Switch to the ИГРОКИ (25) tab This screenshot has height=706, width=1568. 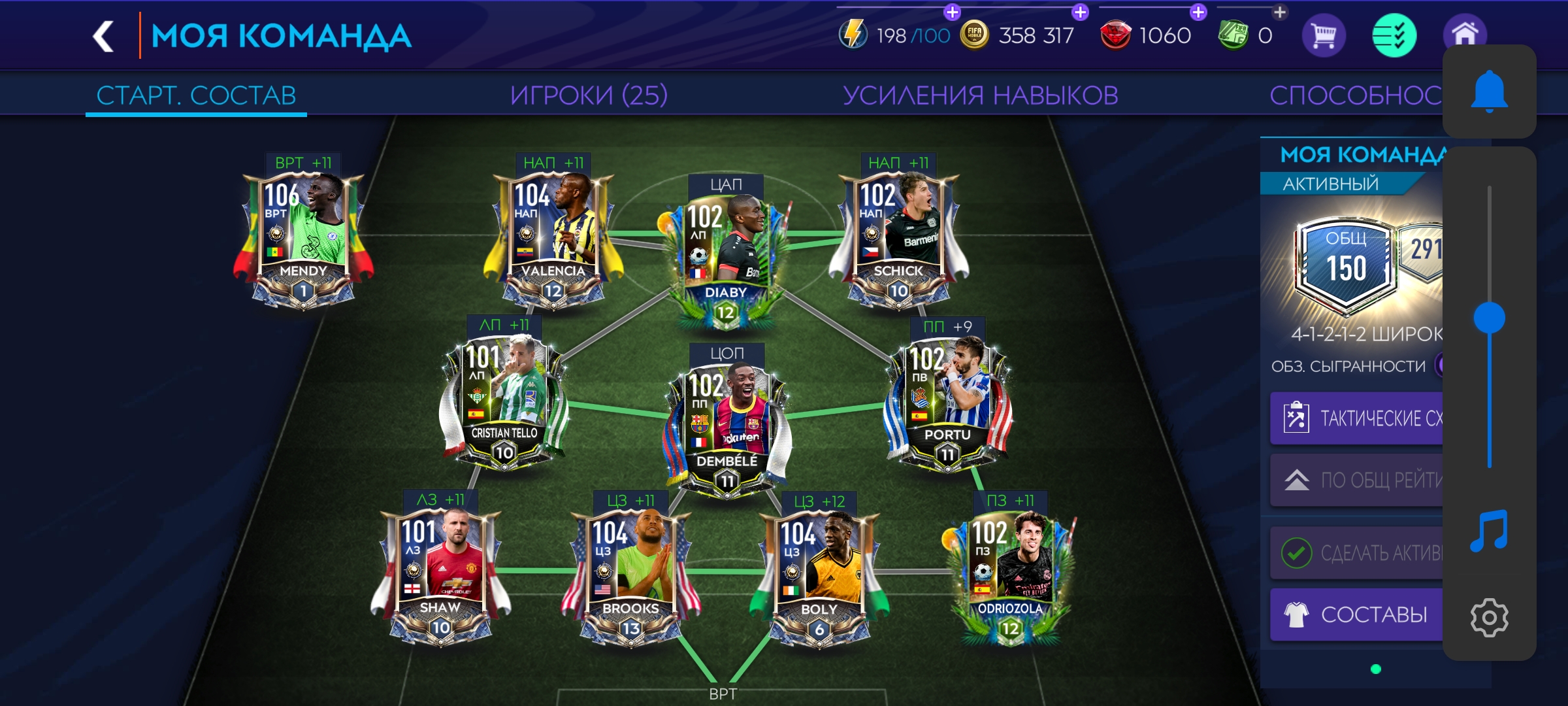tap(589, 94)
